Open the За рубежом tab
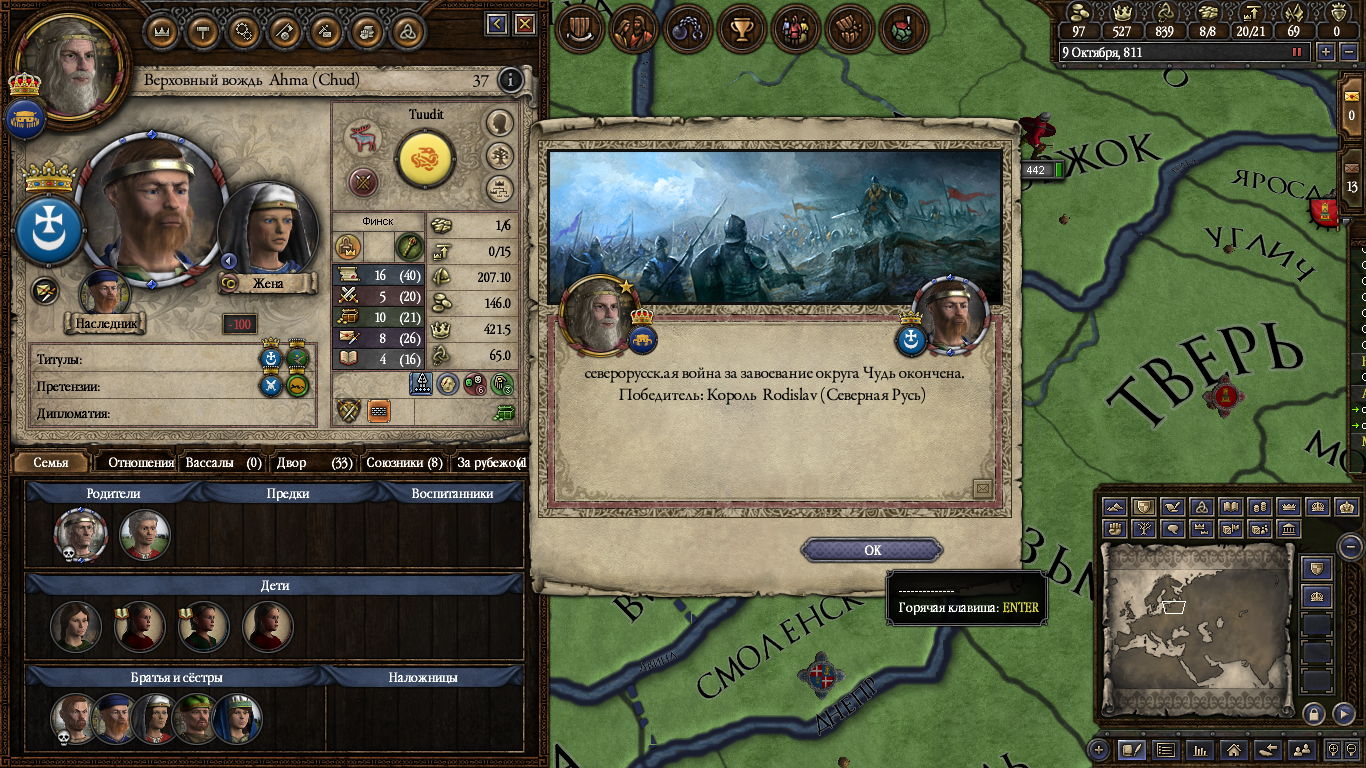The height and width of the screenshot is (768, 1366). pyautogui.click(x=489, y=463)
